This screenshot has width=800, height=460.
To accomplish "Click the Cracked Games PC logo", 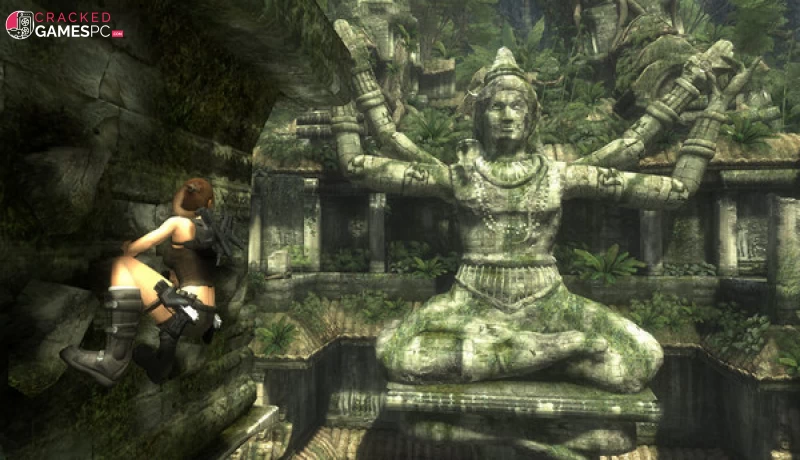I will [63, 25].
